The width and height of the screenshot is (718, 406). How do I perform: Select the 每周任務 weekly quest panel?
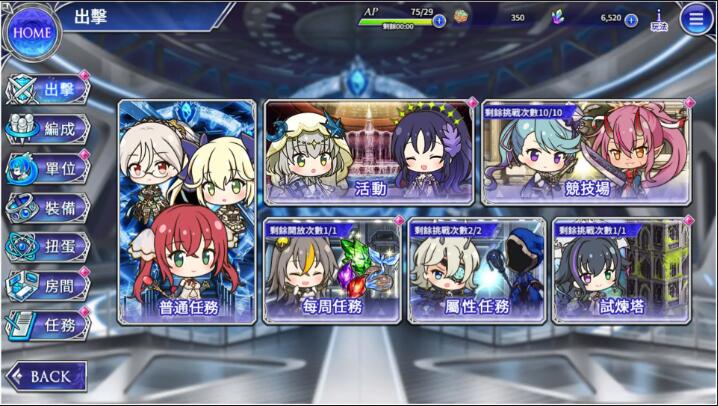[x=332, y=271]
